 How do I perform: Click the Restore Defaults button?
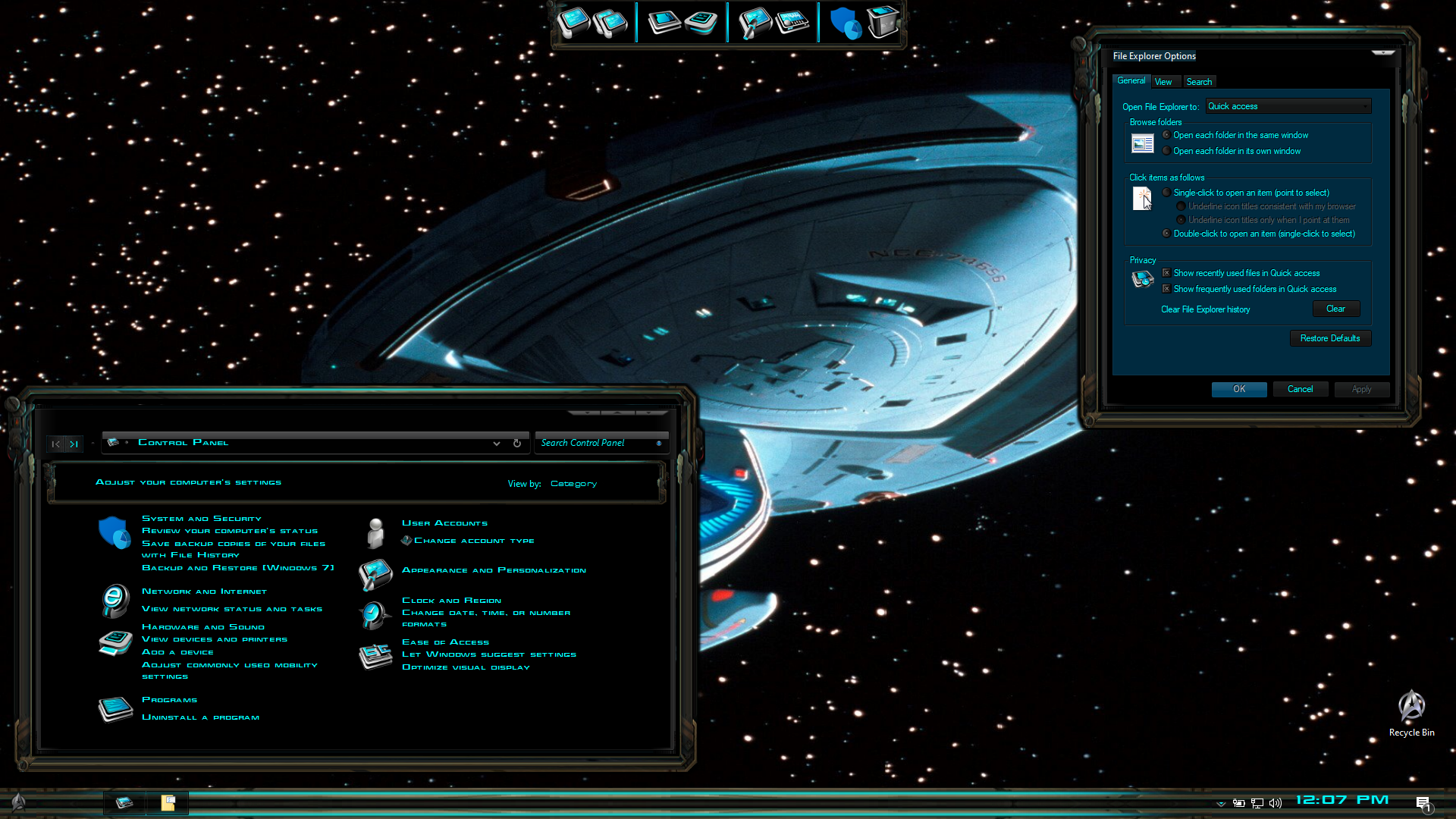pyautogui.click(x=1330, y=338)
